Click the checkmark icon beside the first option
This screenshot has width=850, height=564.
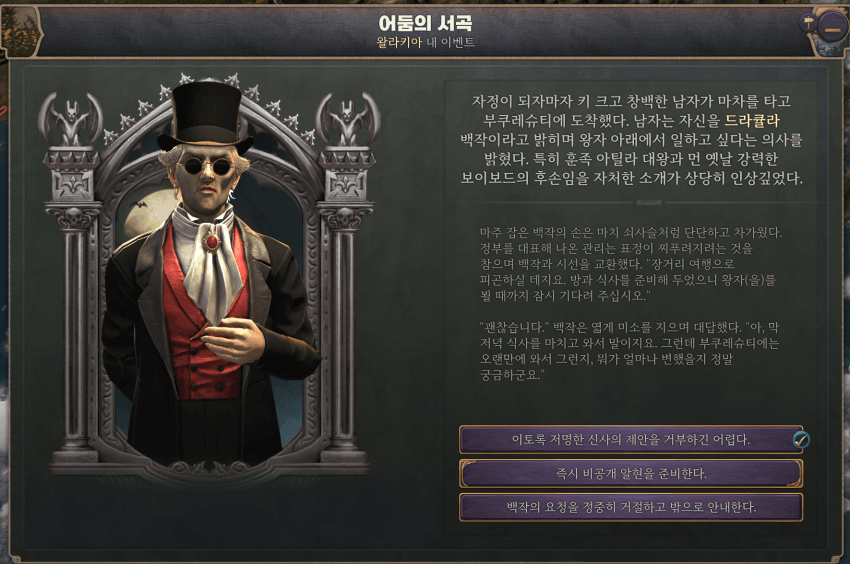point(799,439)
